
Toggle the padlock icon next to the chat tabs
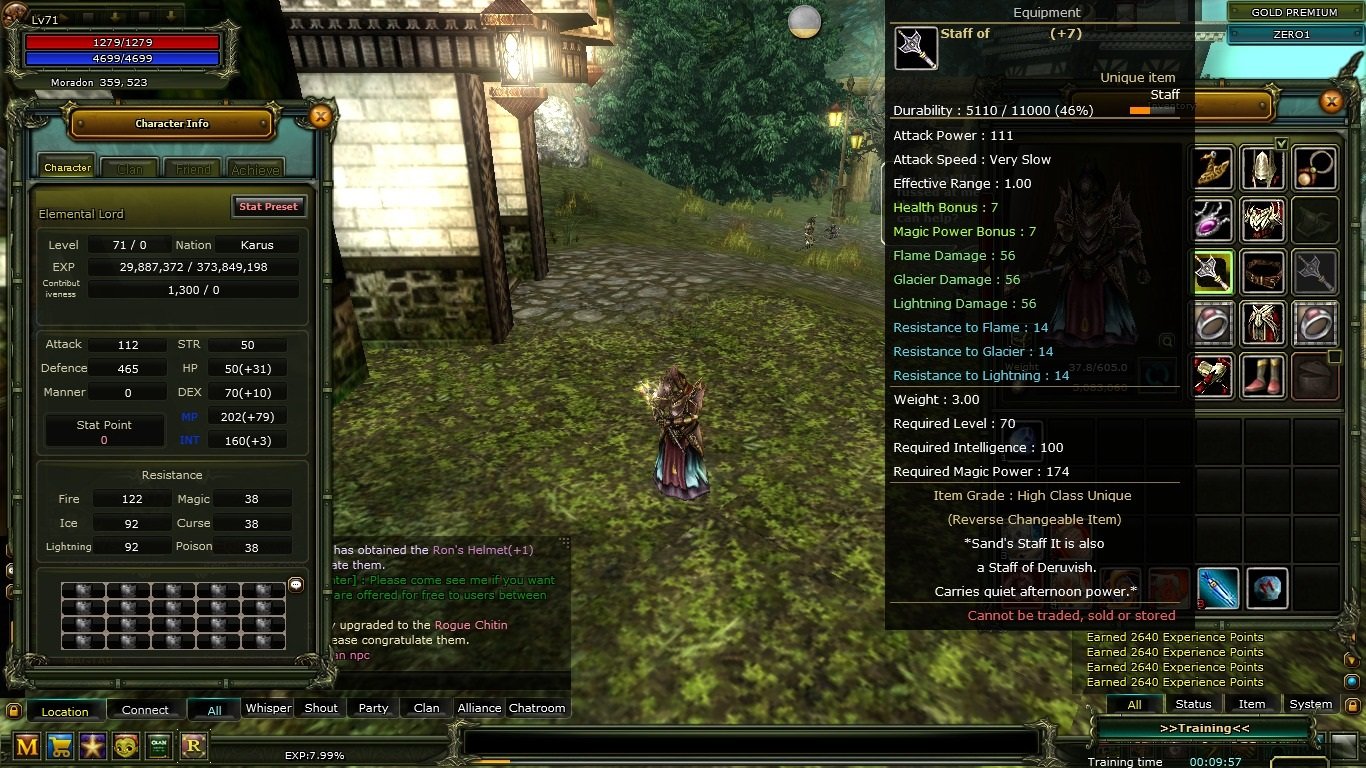pyautogui.click(x=14, y=711)
